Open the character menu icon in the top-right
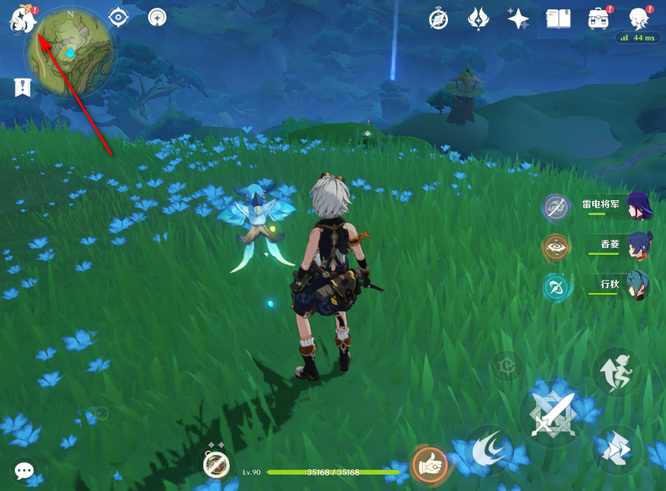 point(640,18)
